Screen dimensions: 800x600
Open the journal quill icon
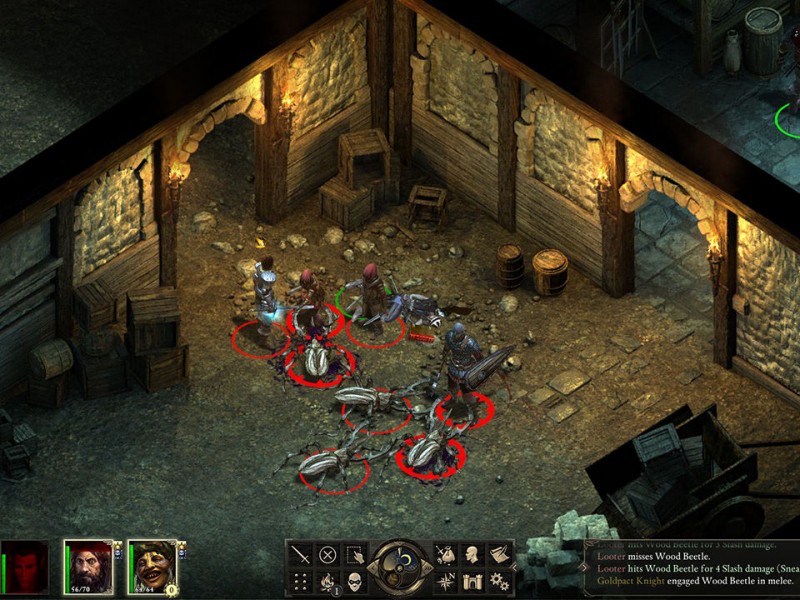[x=498, y=555]
